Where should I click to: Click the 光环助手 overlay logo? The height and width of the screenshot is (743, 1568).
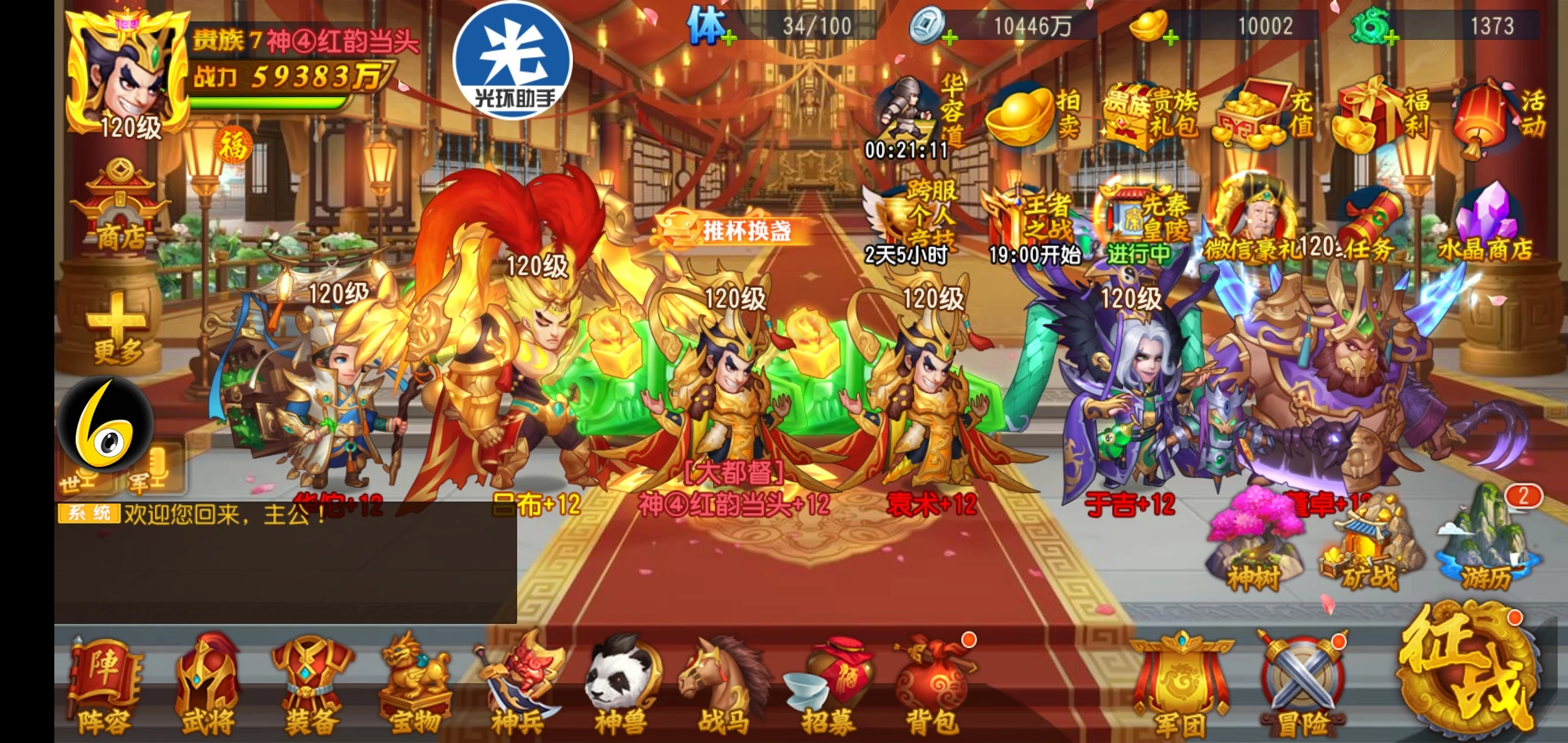point(513,61)
